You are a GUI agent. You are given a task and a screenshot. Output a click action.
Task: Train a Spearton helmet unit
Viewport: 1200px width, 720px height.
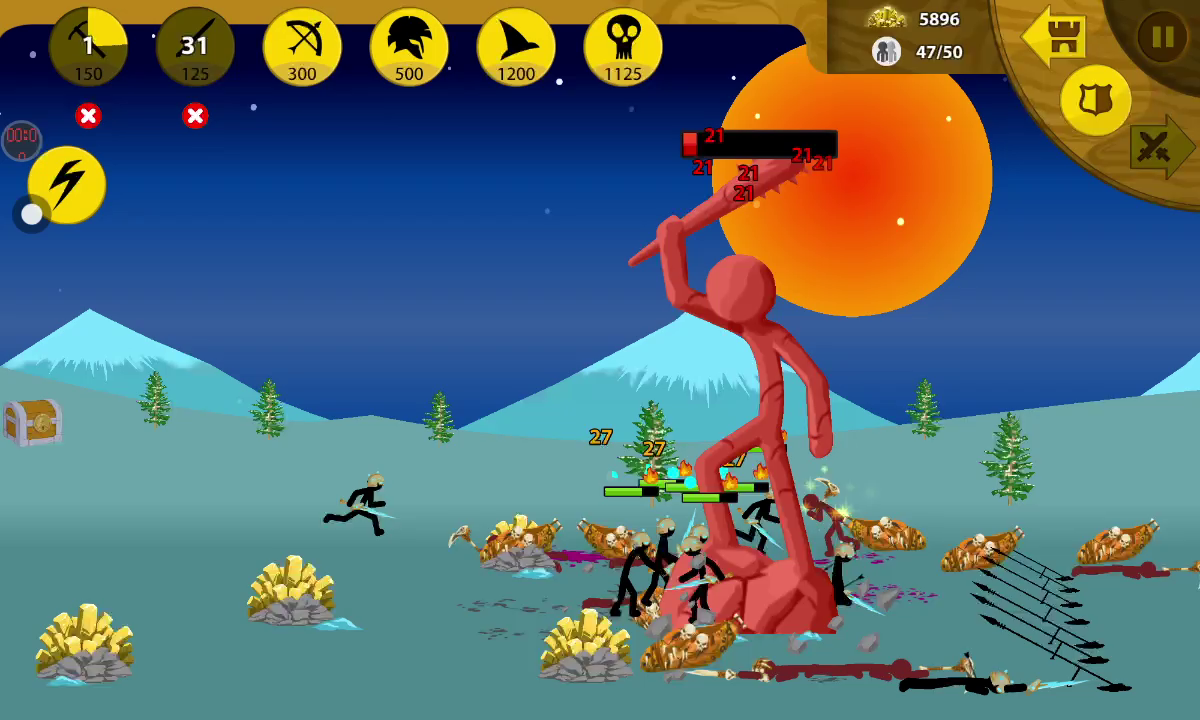(409, 47)
